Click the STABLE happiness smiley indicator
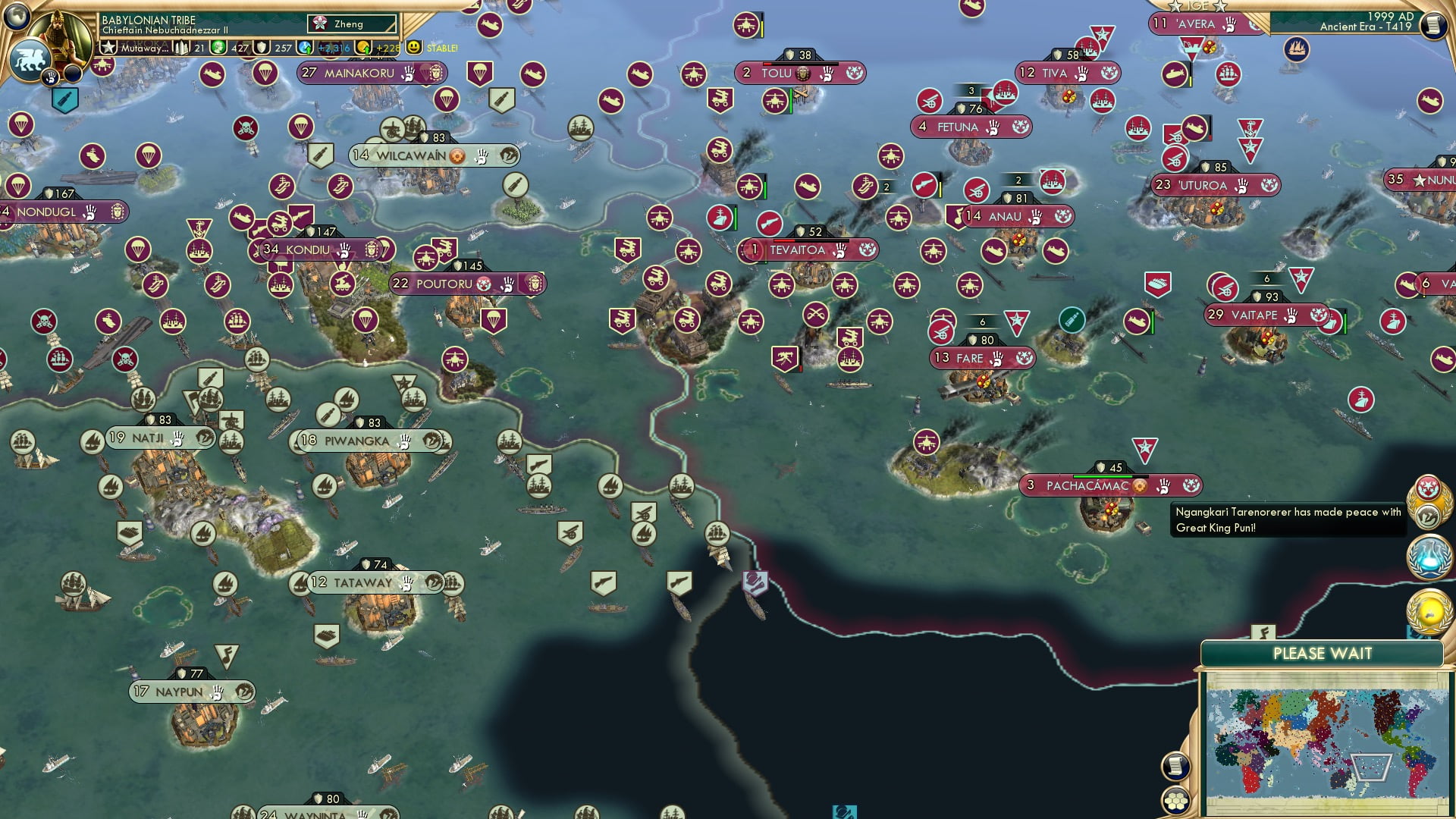 pos(416,47)
